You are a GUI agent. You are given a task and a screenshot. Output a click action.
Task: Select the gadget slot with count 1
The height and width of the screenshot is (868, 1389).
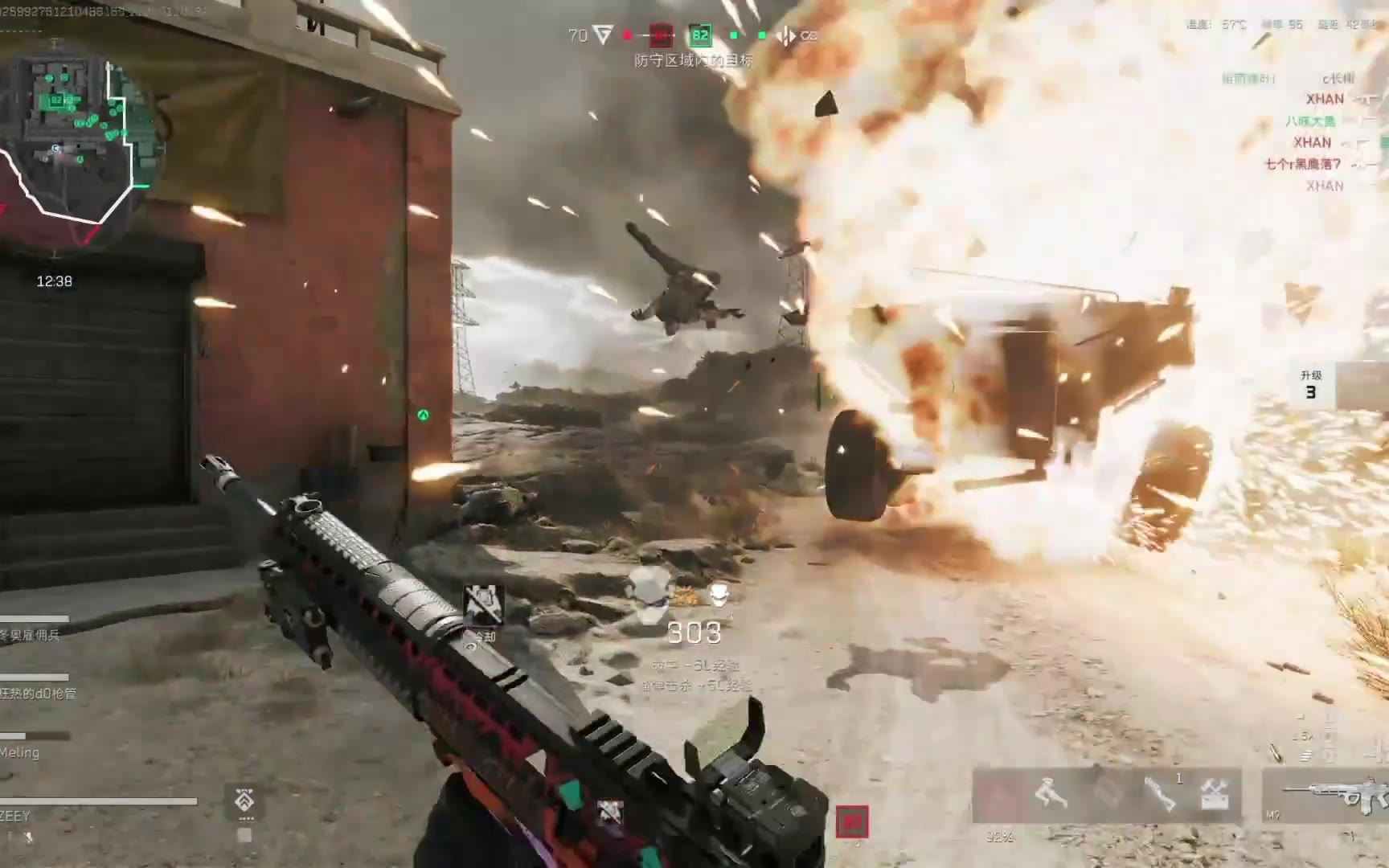coord(1160,794)
